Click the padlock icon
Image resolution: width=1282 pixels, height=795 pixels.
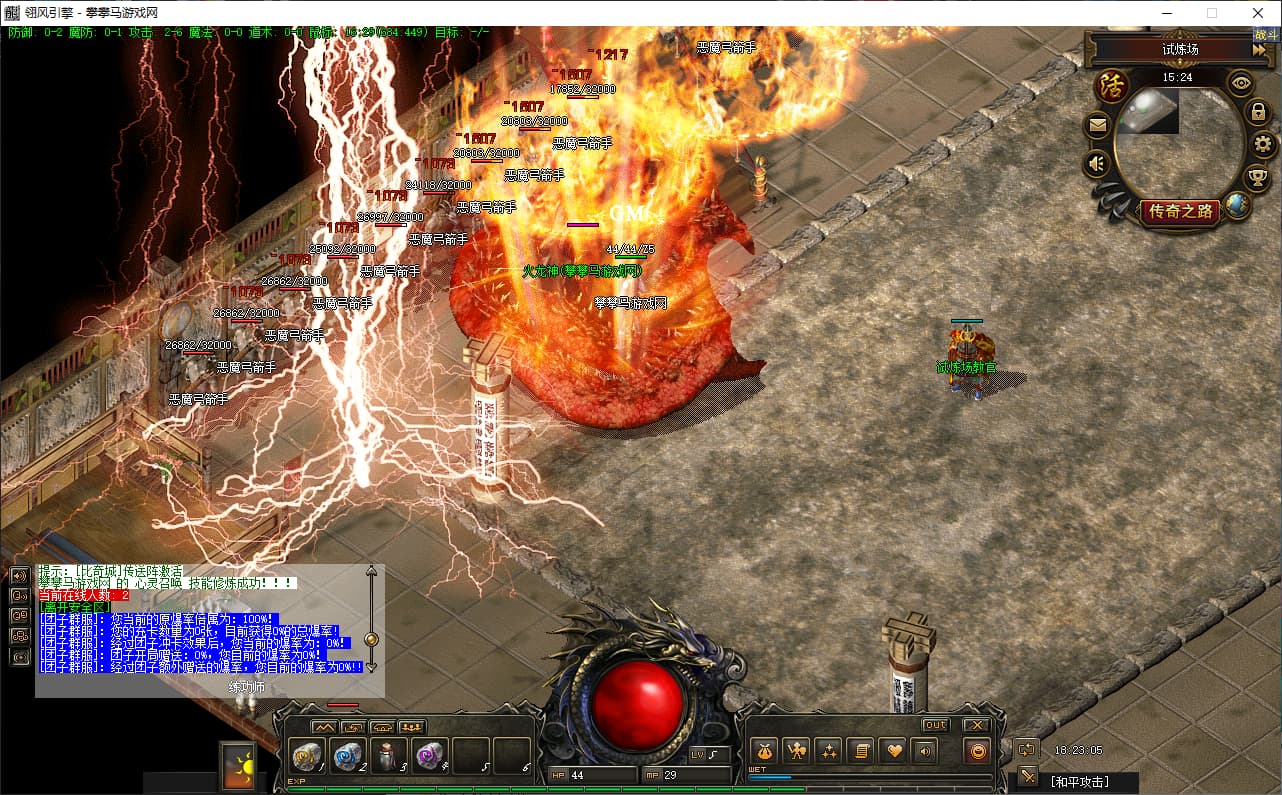coord(1259,112)
